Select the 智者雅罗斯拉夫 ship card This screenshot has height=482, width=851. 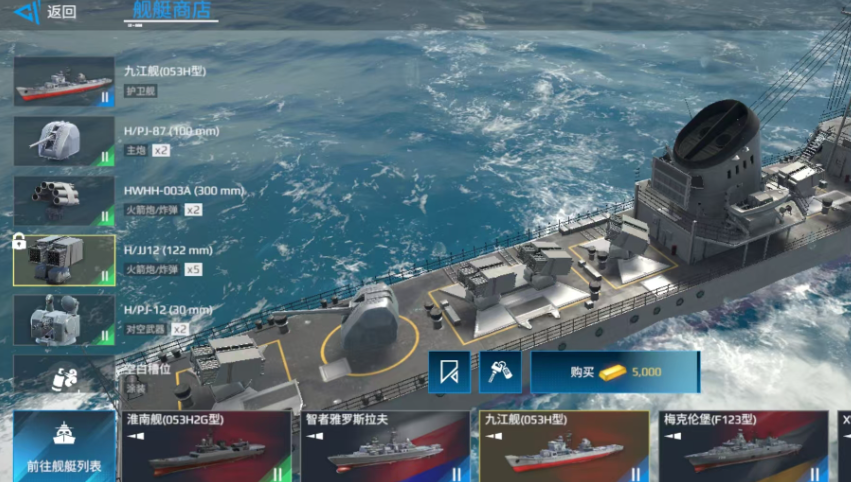[385, 446]
